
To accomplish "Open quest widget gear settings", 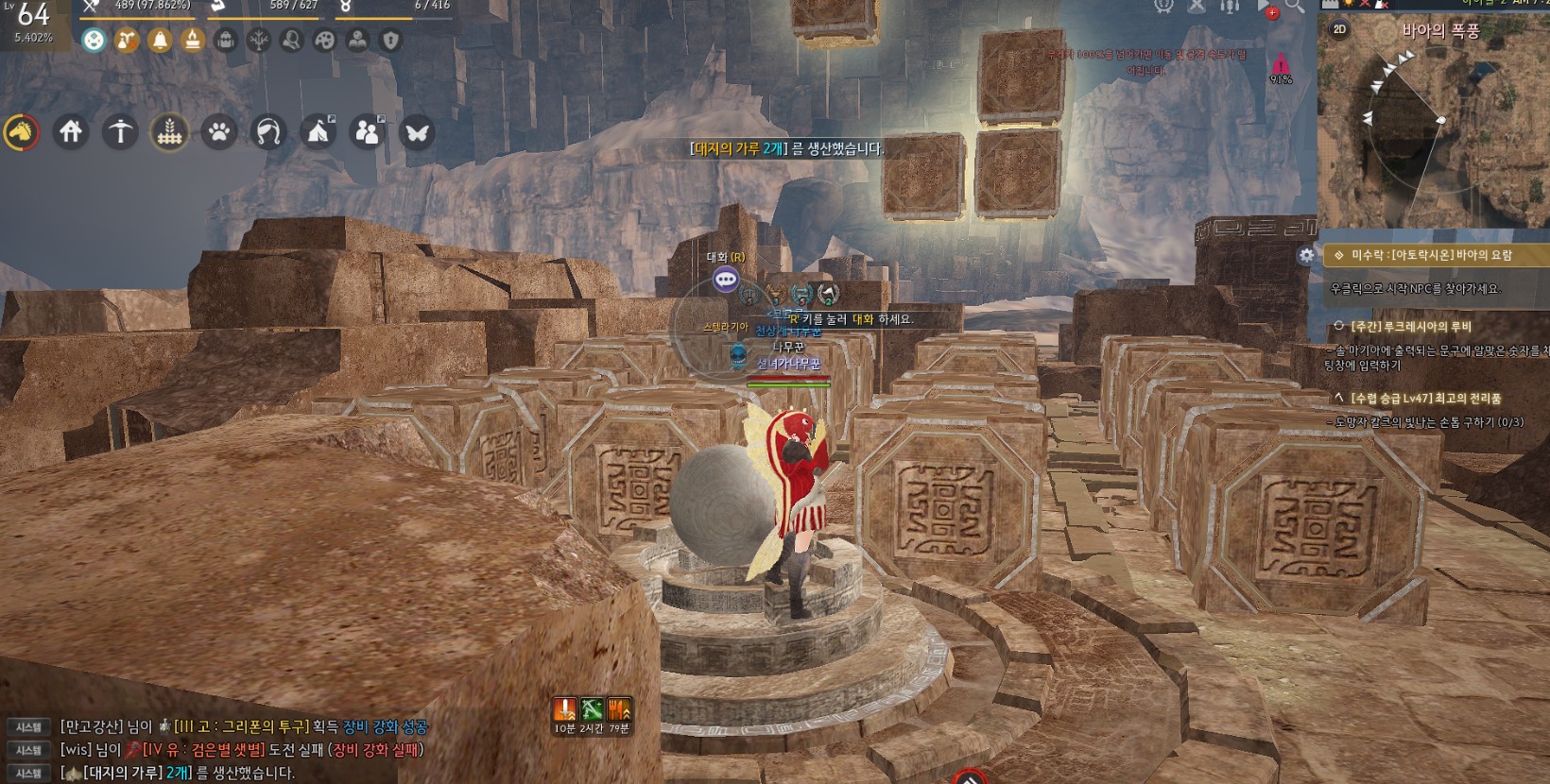I will 1306,255.
